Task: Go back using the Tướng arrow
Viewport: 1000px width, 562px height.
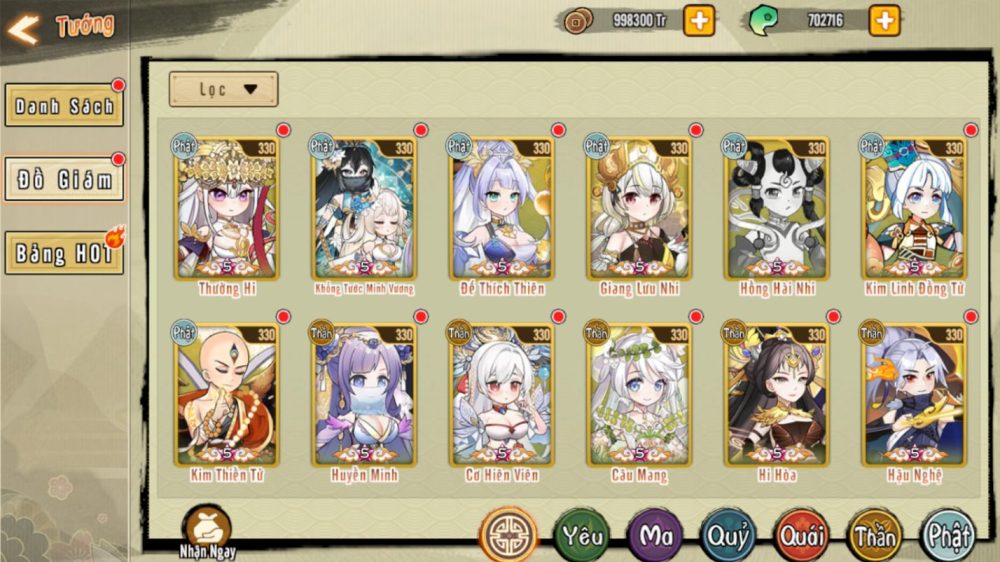Action: coord(24,28)
